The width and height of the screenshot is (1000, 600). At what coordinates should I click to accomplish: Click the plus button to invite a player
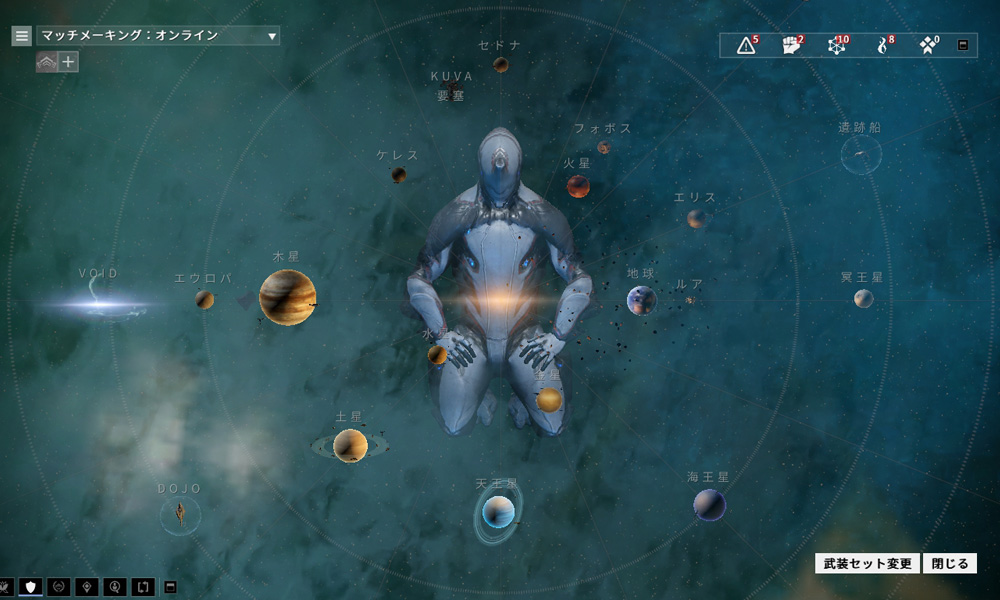pos(68,62)
